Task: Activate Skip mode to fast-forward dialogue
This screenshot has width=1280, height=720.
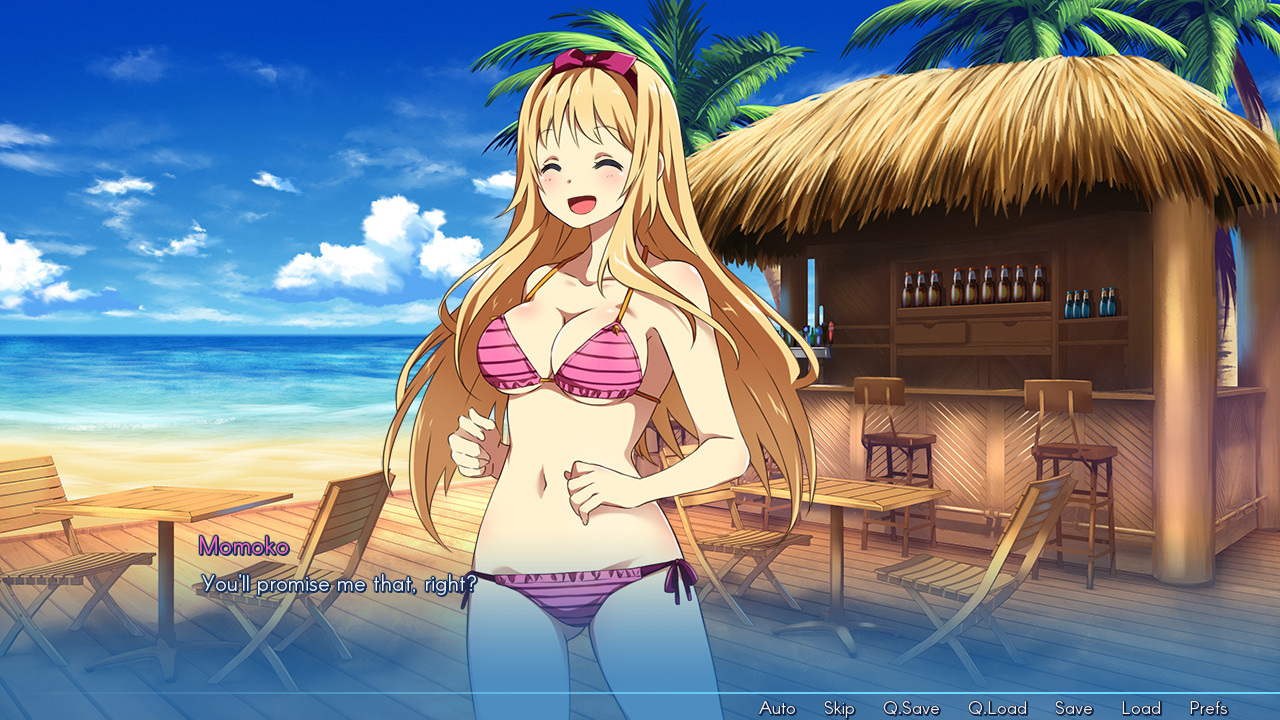Action: tap(838, 707)
